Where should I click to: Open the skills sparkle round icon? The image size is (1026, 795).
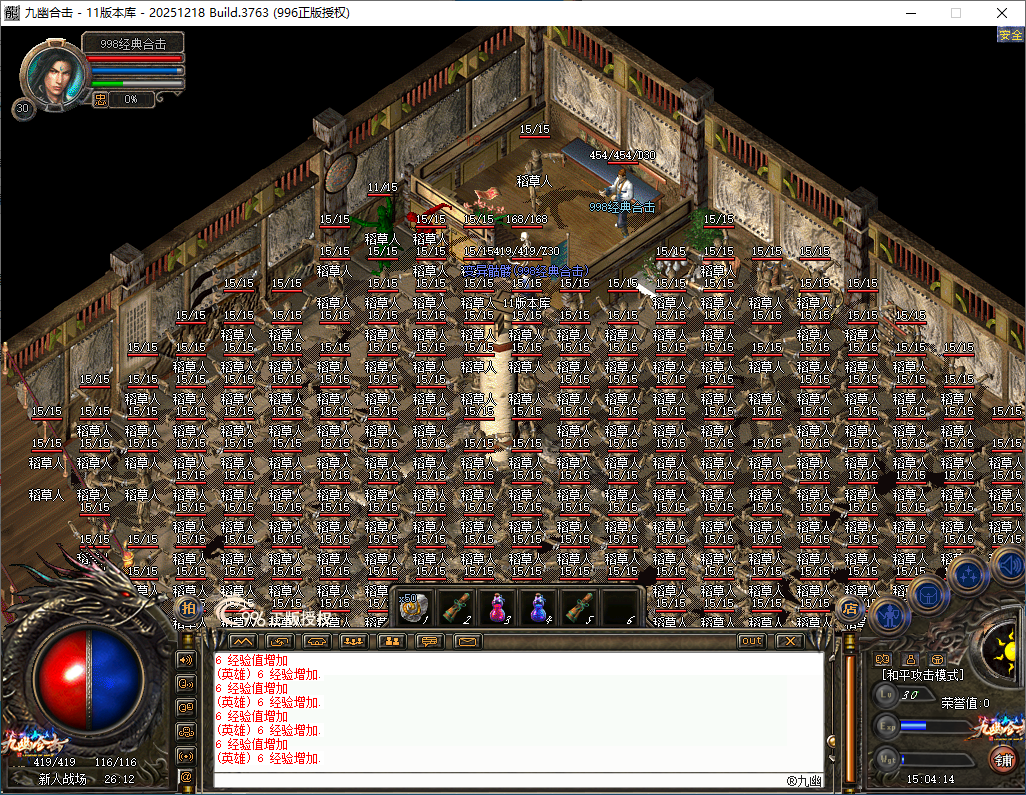[968, 574]
